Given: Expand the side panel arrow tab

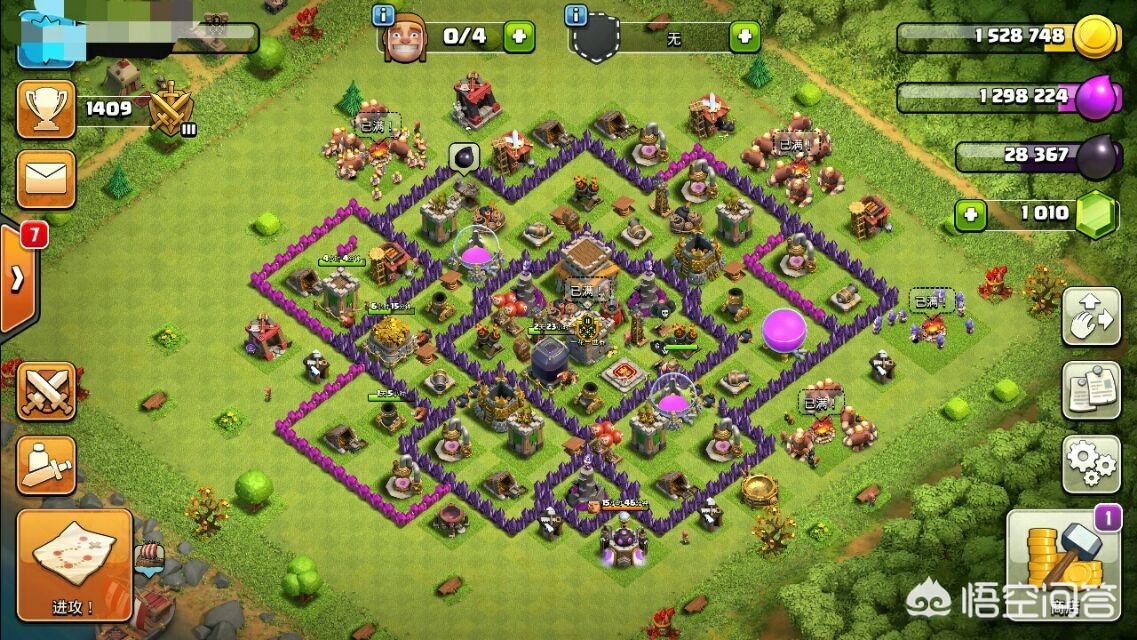Looking at the screenshot, I should [18, 280].
